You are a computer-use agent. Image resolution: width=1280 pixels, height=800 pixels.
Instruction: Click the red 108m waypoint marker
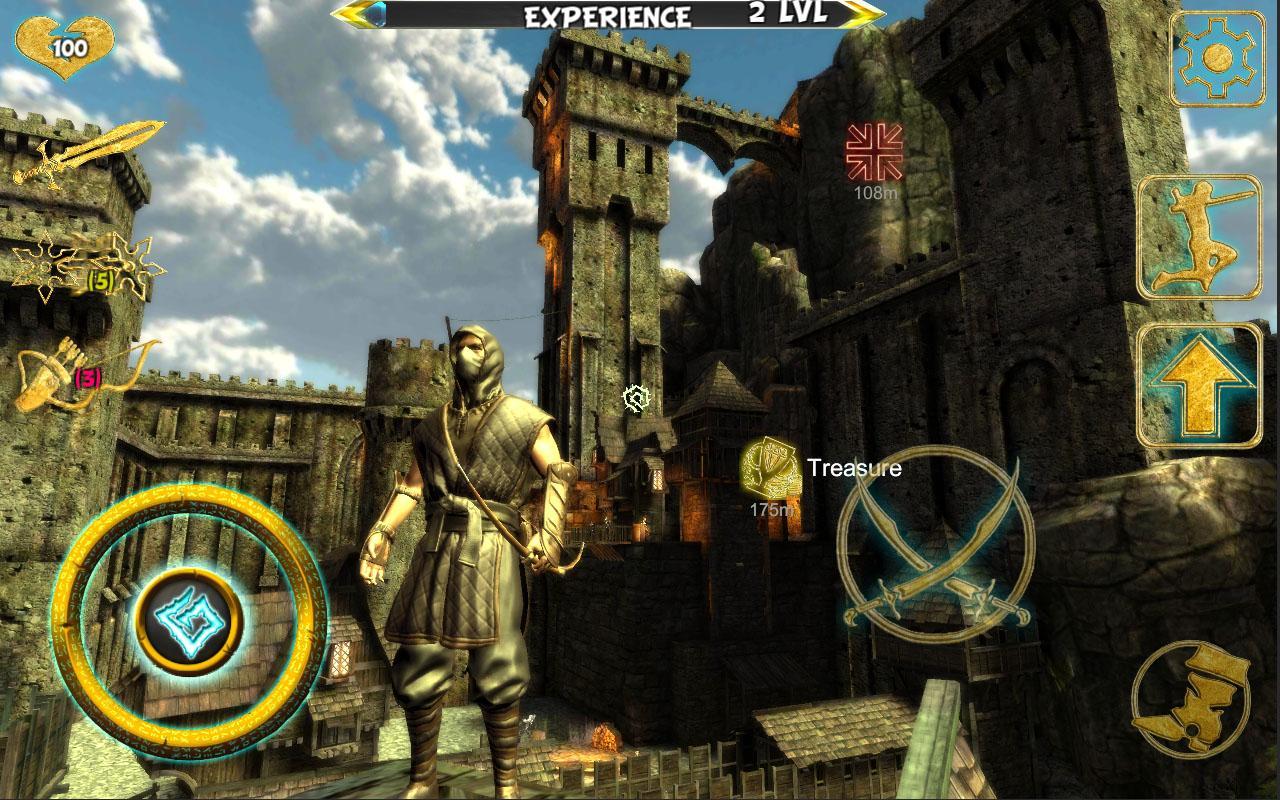click(874, 150)
